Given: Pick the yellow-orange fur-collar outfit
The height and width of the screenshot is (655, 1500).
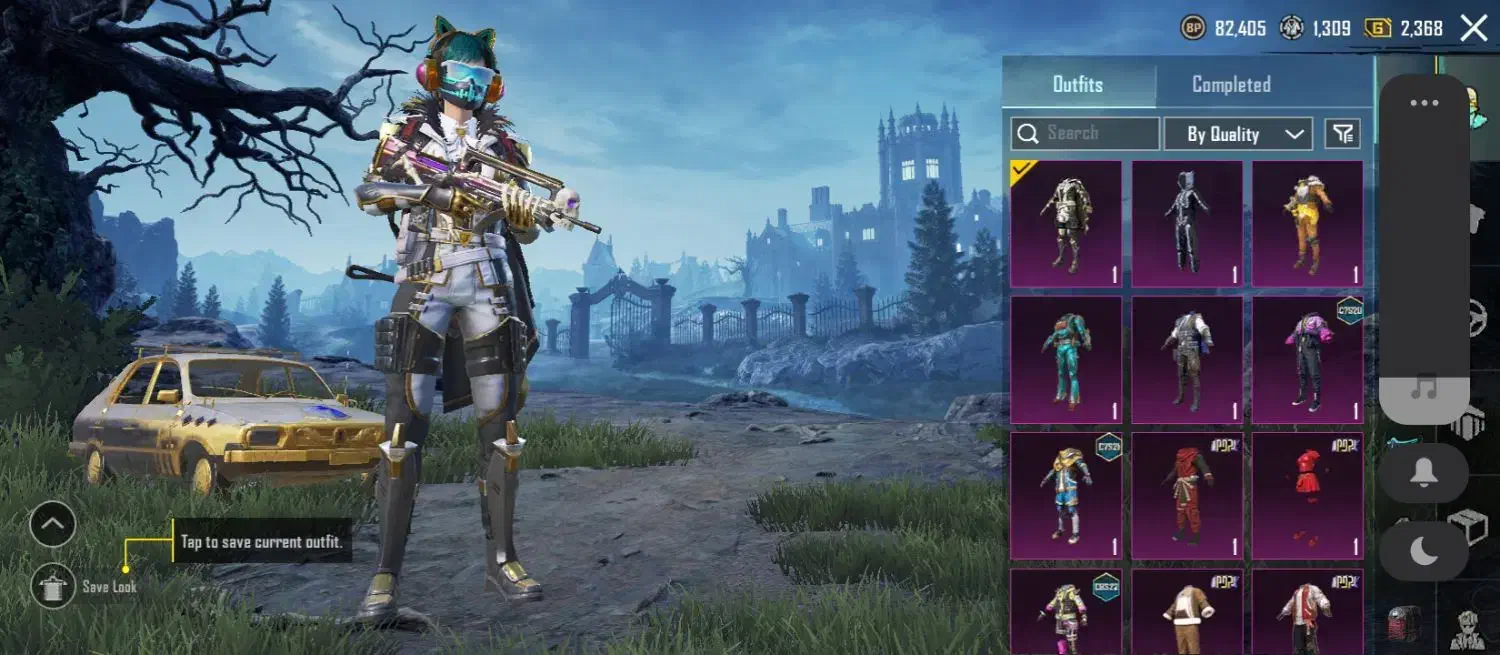Looking at the screenshot, I should 1308,224.
